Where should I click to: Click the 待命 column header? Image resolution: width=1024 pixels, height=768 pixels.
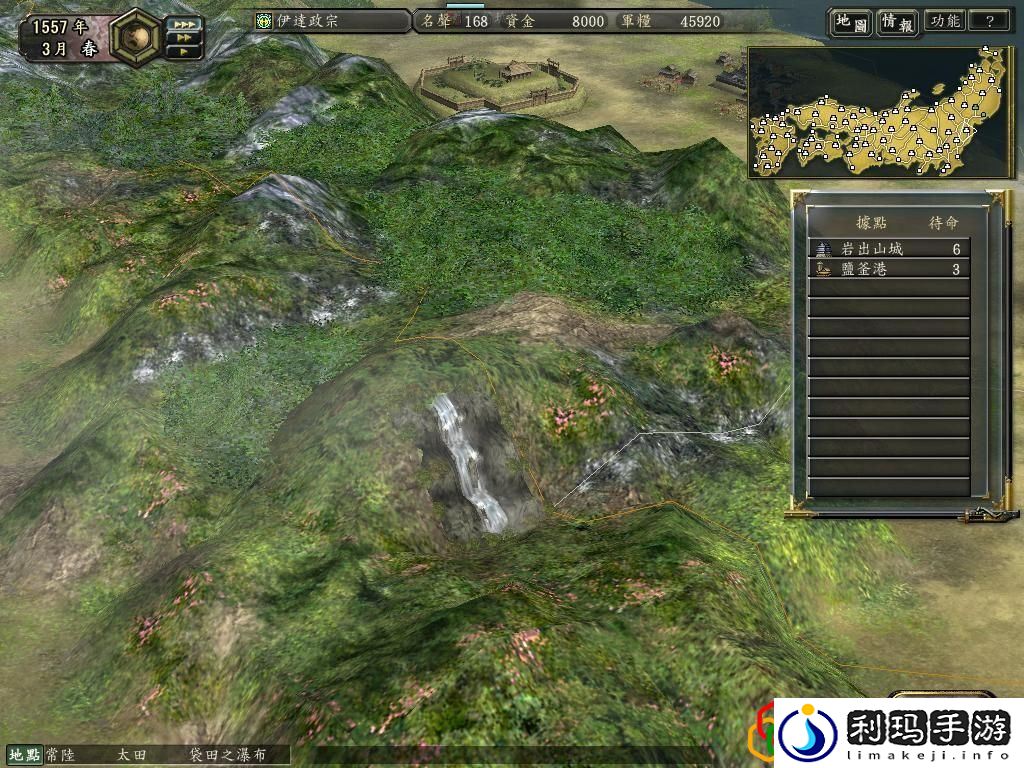point(944,222)
